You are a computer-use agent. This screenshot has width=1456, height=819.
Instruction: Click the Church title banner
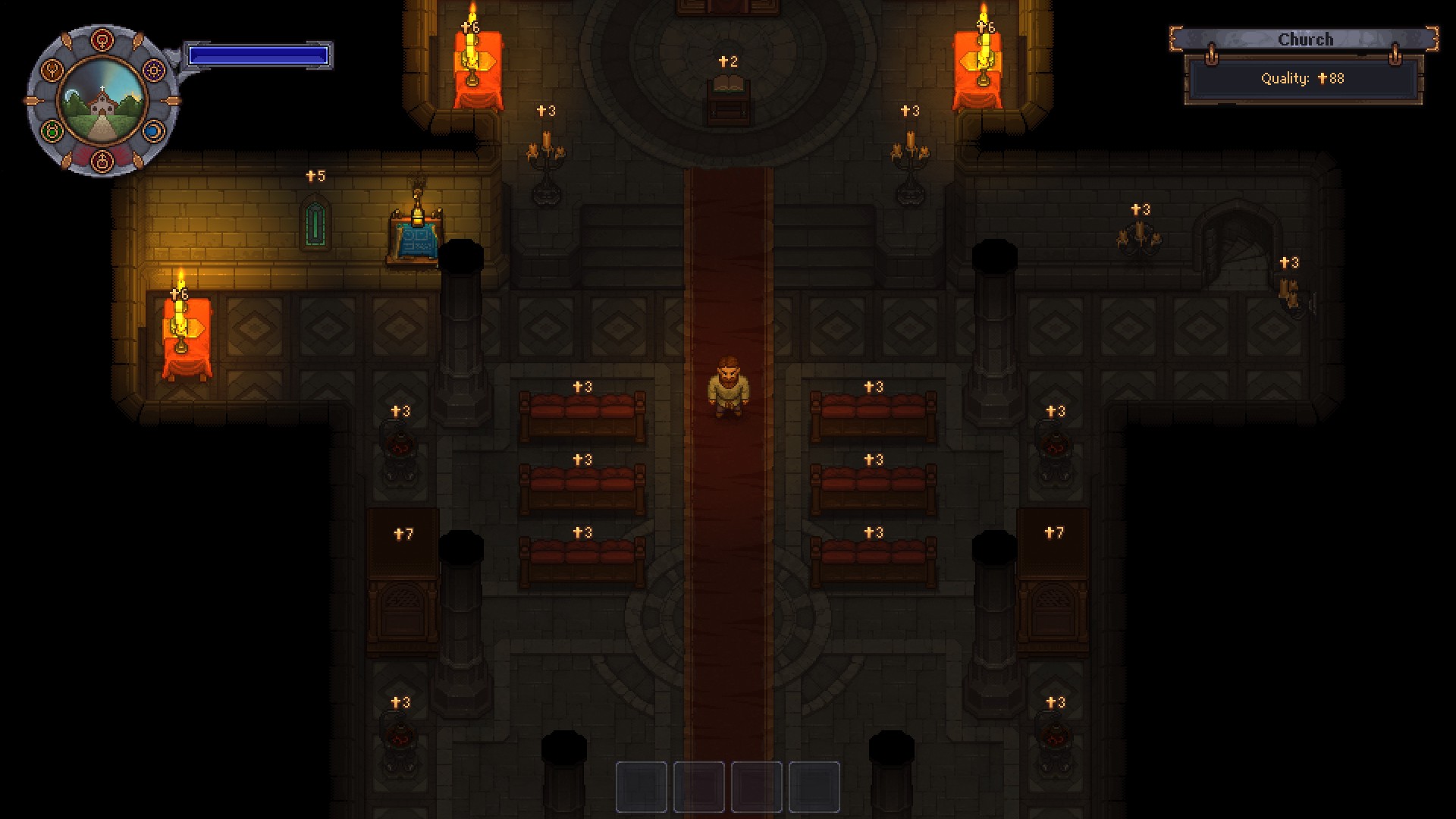coord(1306,39)
